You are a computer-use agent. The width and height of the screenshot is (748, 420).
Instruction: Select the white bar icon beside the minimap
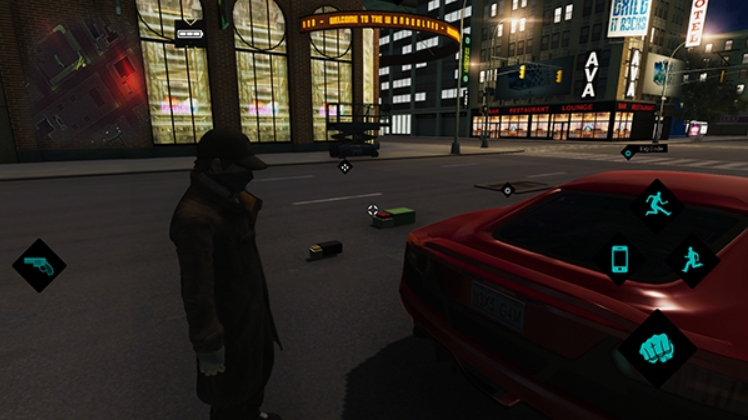tap(189, 33)
